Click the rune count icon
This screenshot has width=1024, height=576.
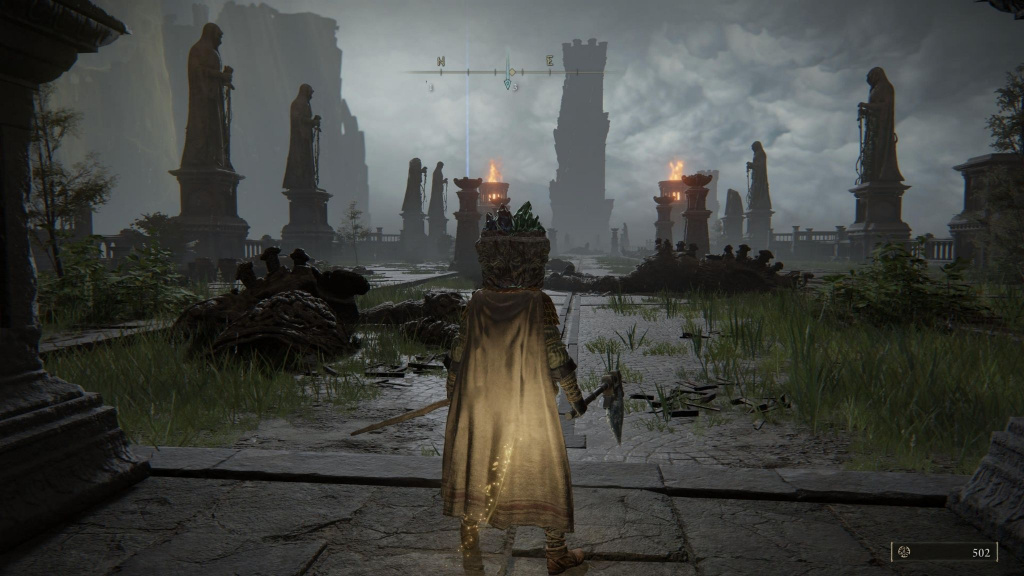pyautogui.click(x=905, y=552)
